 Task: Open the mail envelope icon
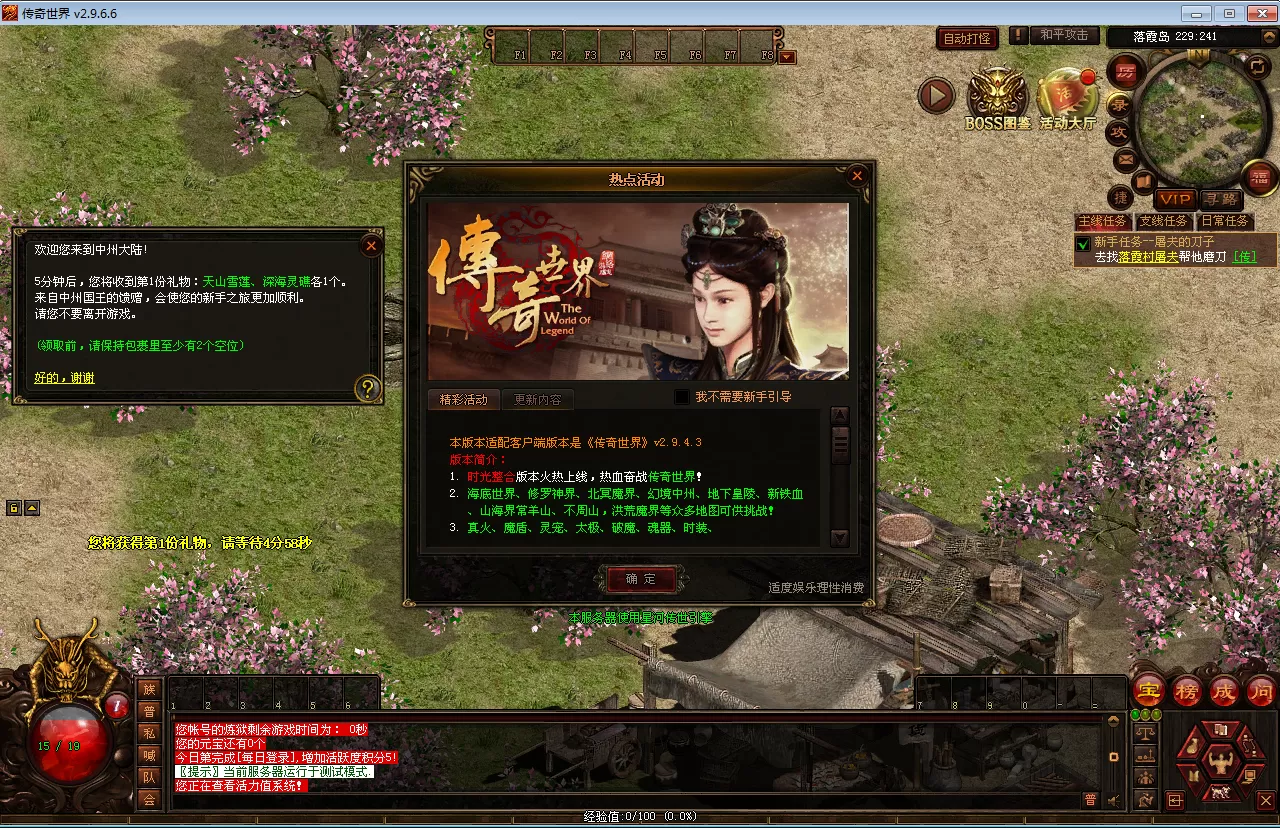click(x=1125, y=158)
